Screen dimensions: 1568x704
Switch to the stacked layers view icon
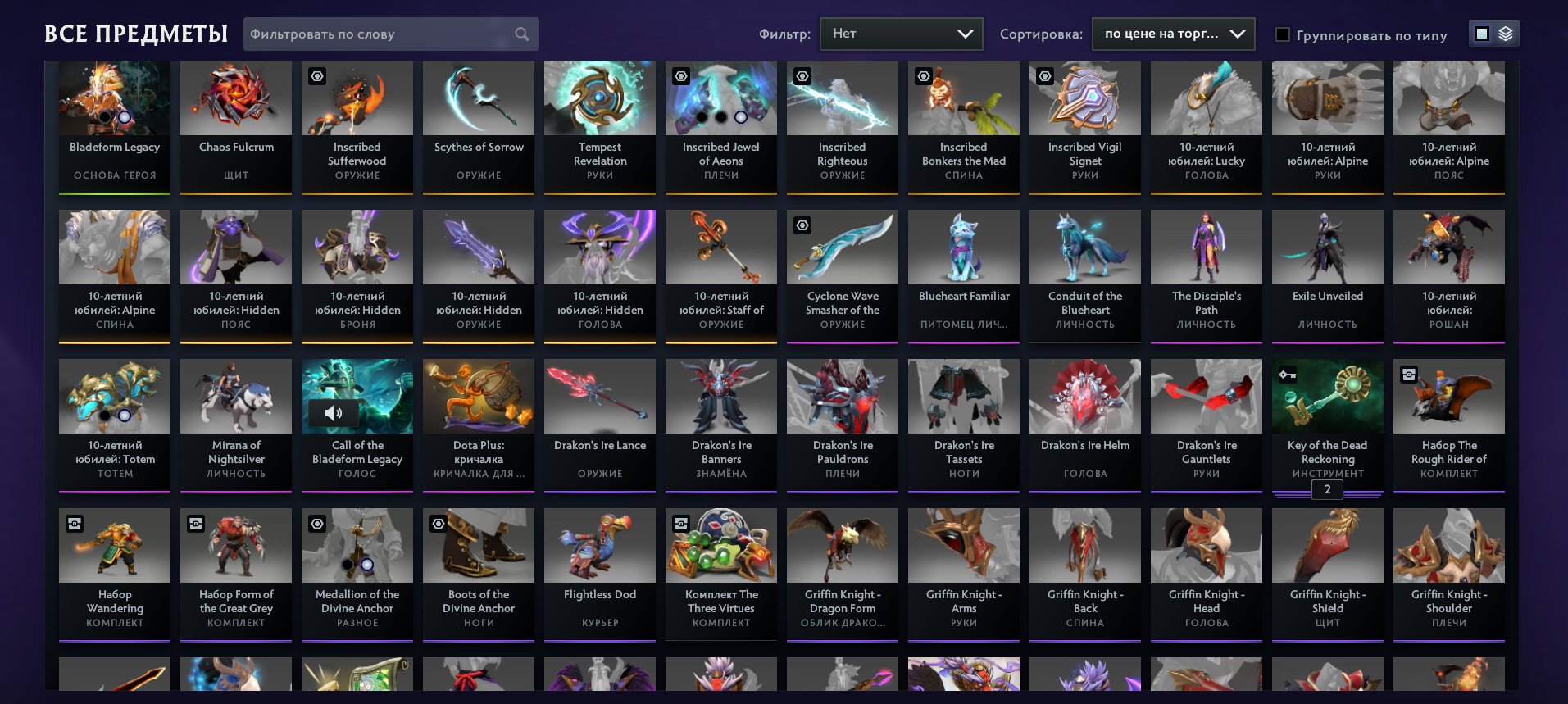coord(1505,34)
